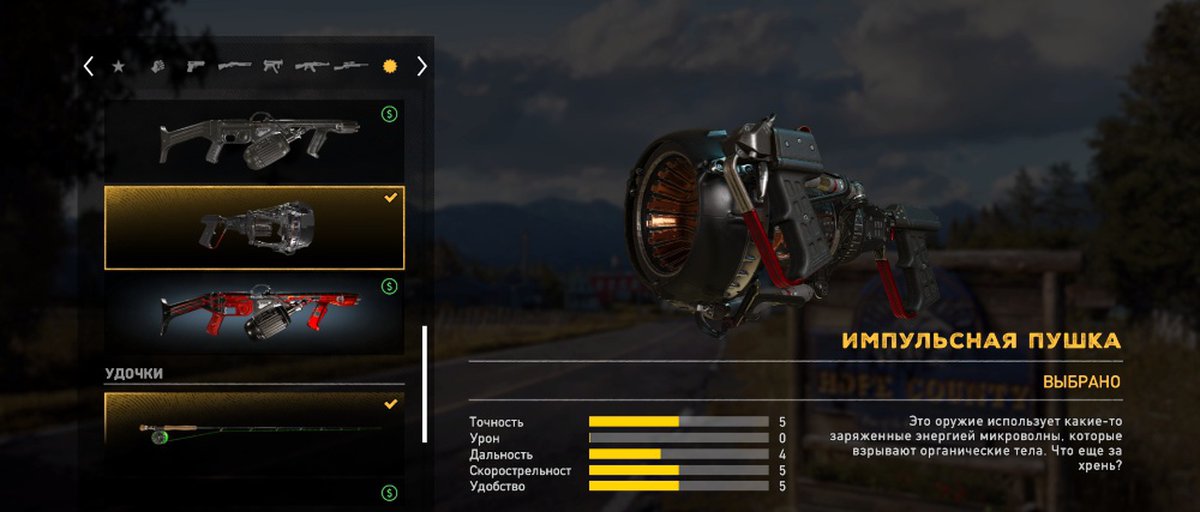This screenshot has width=1200, height=512.
Task: Switch to the fist melee weapons tab
Action: (x=157, y=67)
